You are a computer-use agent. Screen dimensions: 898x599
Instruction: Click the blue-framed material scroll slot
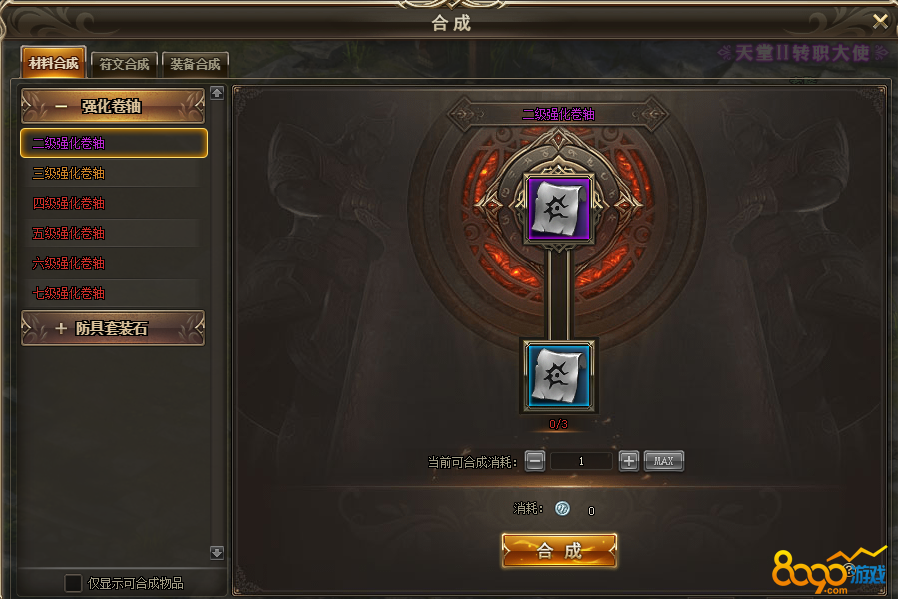559,375
